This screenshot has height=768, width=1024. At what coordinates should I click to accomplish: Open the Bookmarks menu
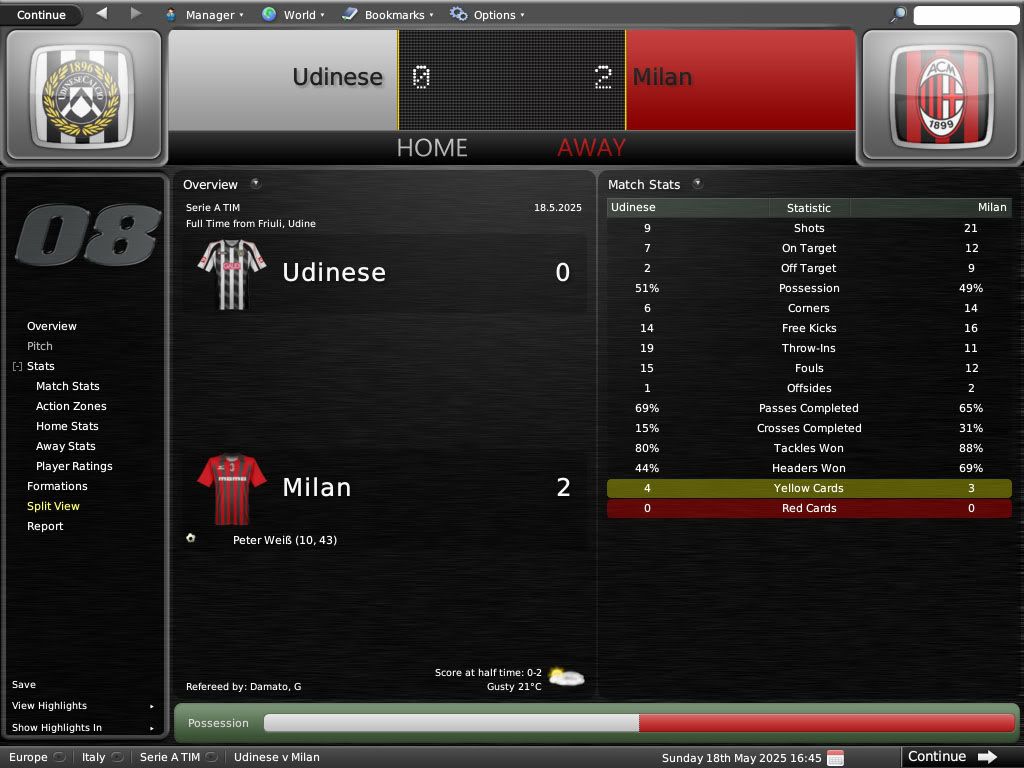[x=387, y=15]
